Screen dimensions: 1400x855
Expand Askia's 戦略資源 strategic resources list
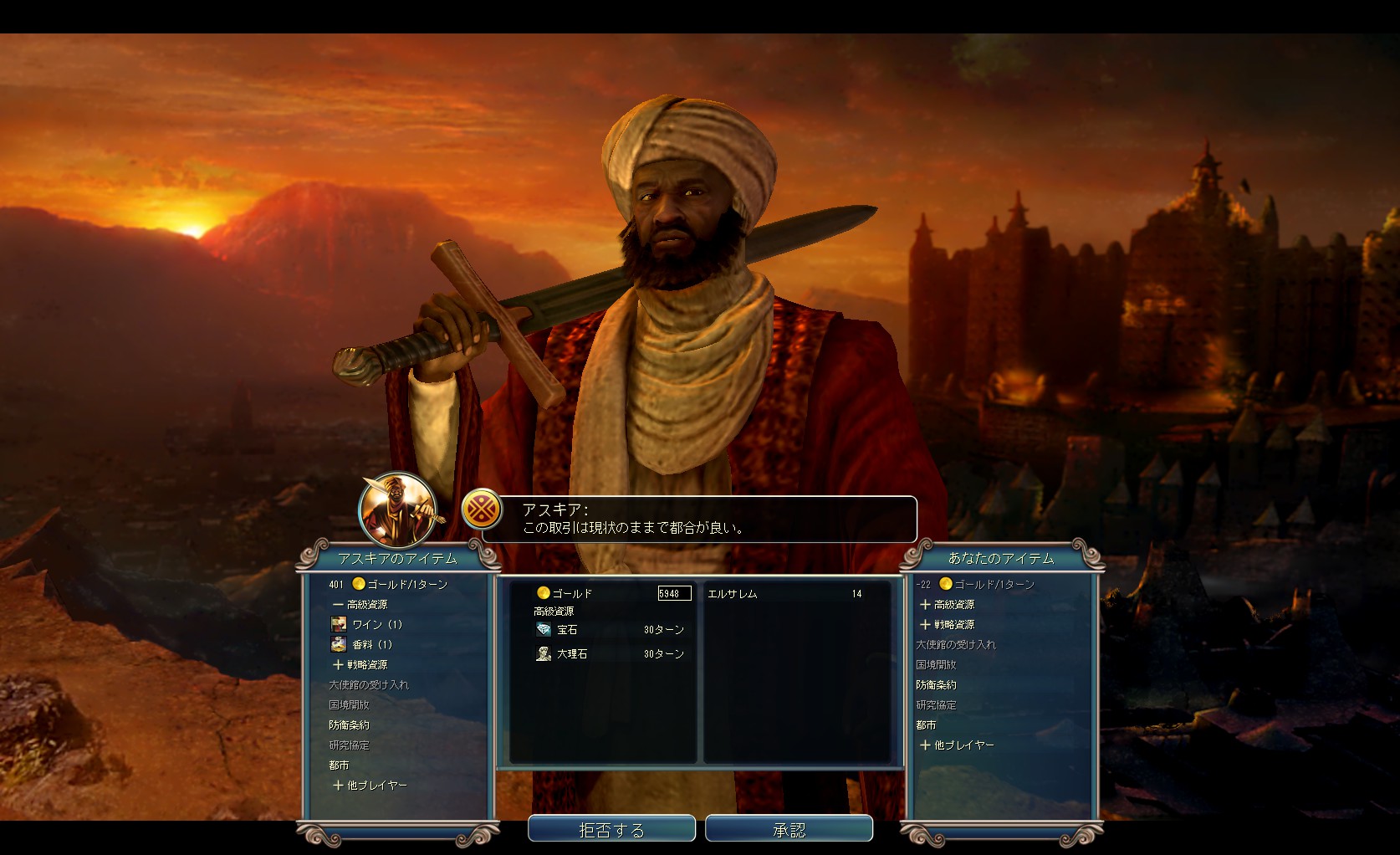click(360, 664)
